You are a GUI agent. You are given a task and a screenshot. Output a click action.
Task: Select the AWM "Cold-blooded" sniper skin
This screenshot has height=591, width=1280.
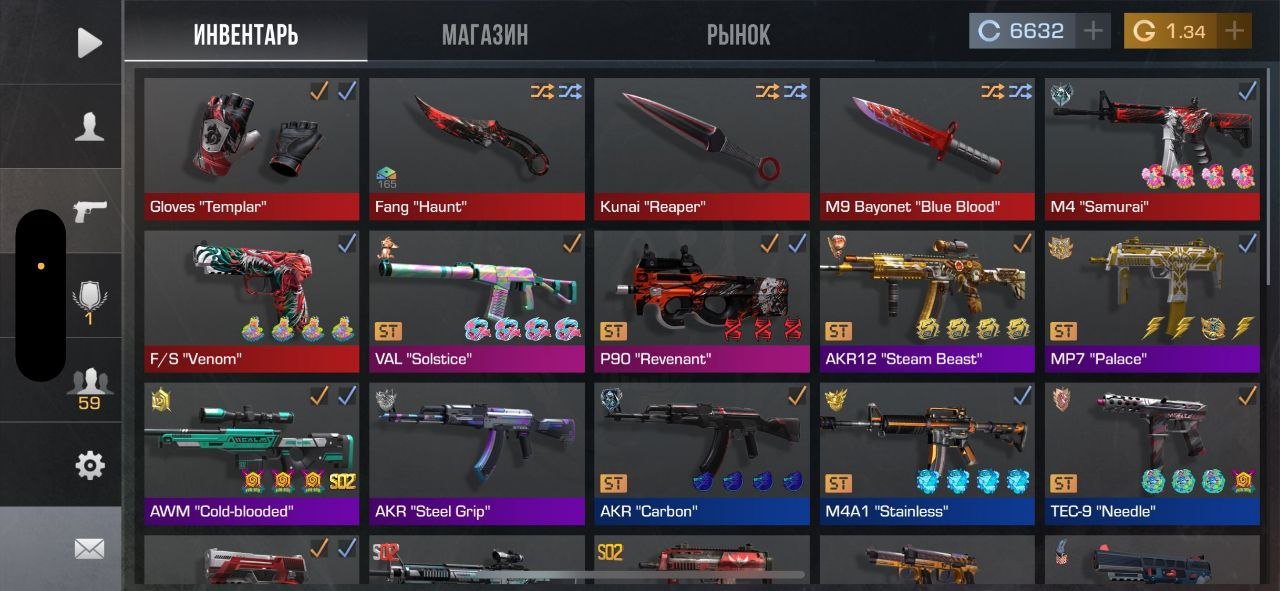point(251,452)
